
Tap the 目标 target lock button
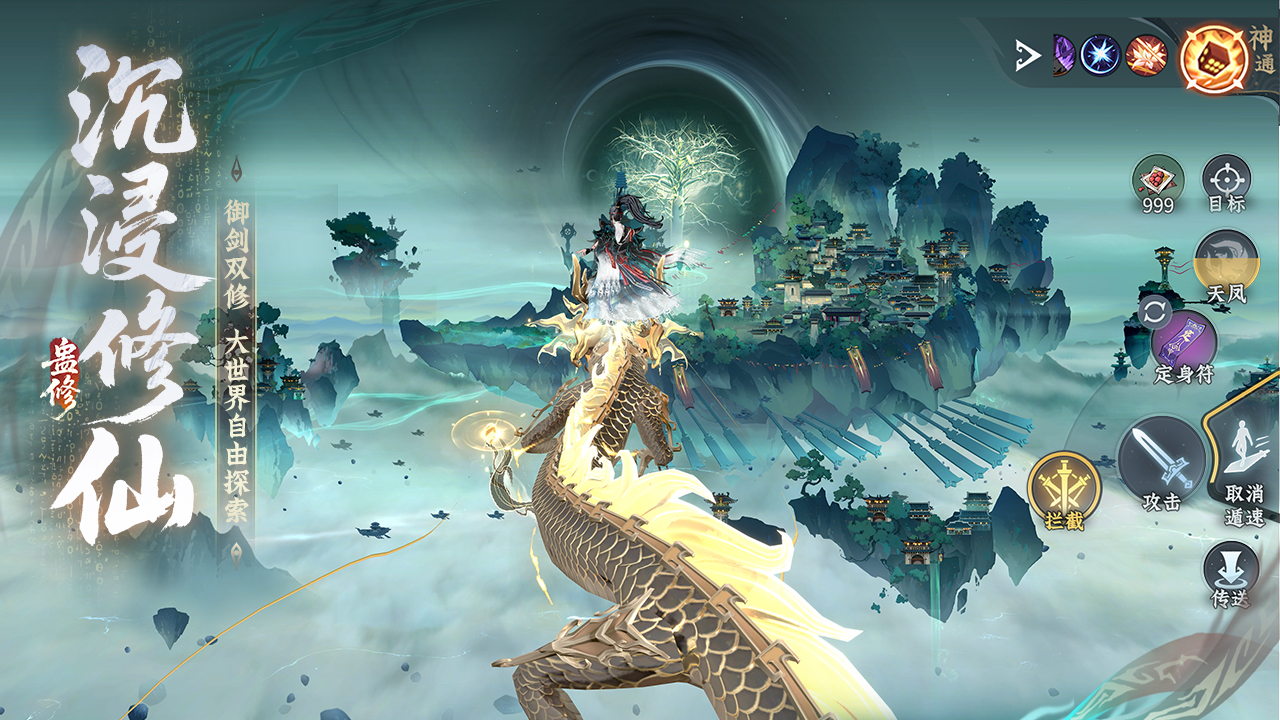pos(1226,180)
